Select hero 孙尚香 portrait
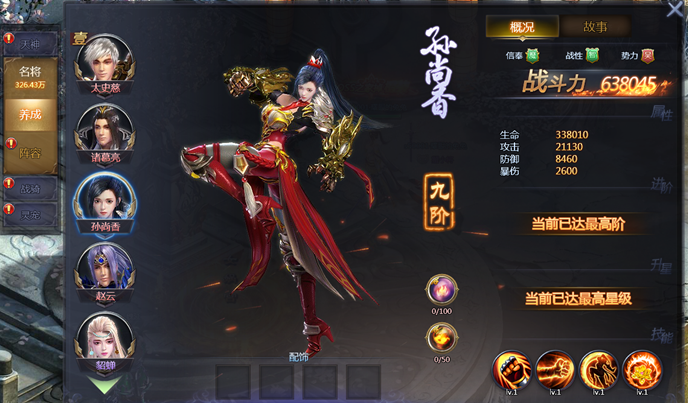The height and width of the screenshot is (403, 688). pos(105,199)
